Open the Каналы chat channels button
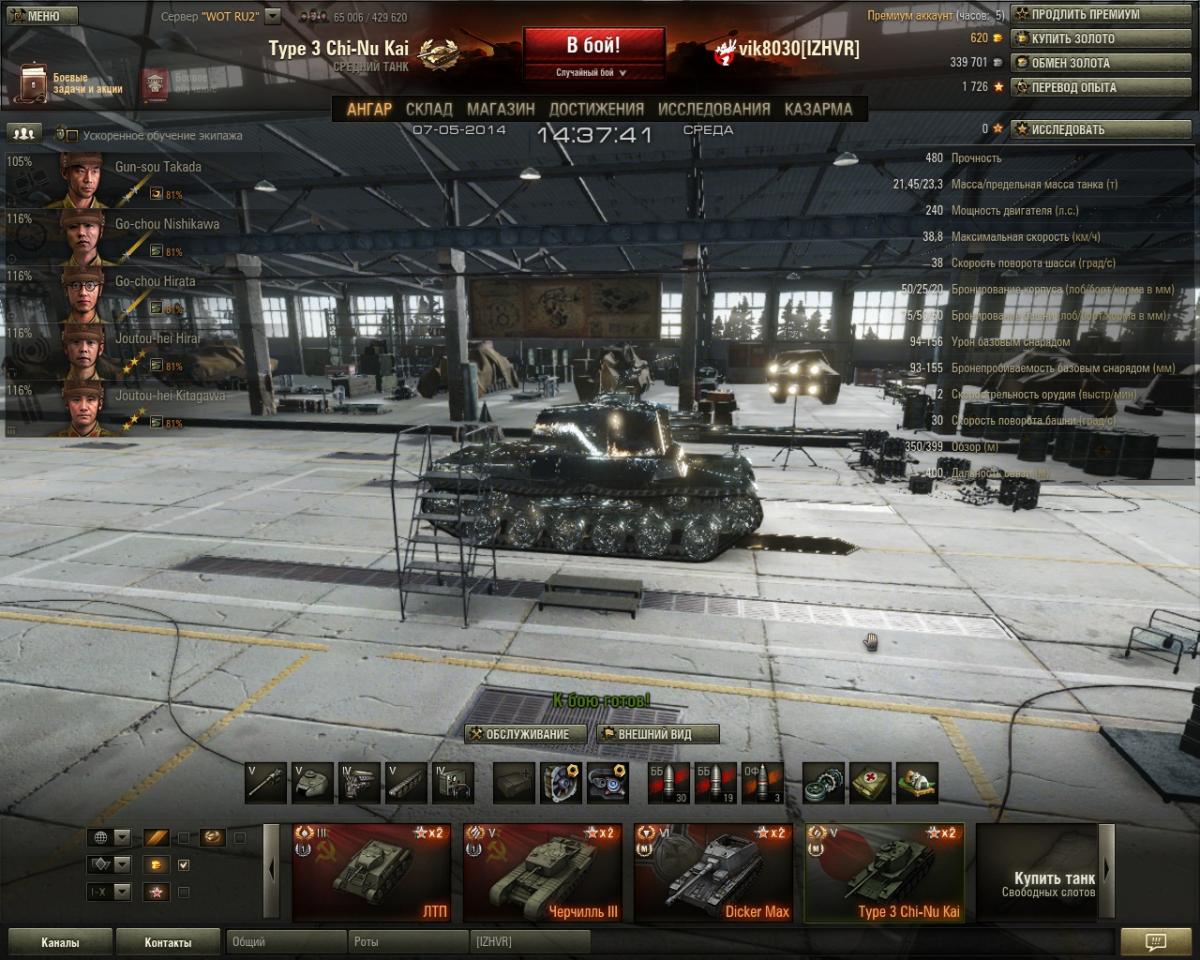The image size is (1200, 960). [59, 942]
